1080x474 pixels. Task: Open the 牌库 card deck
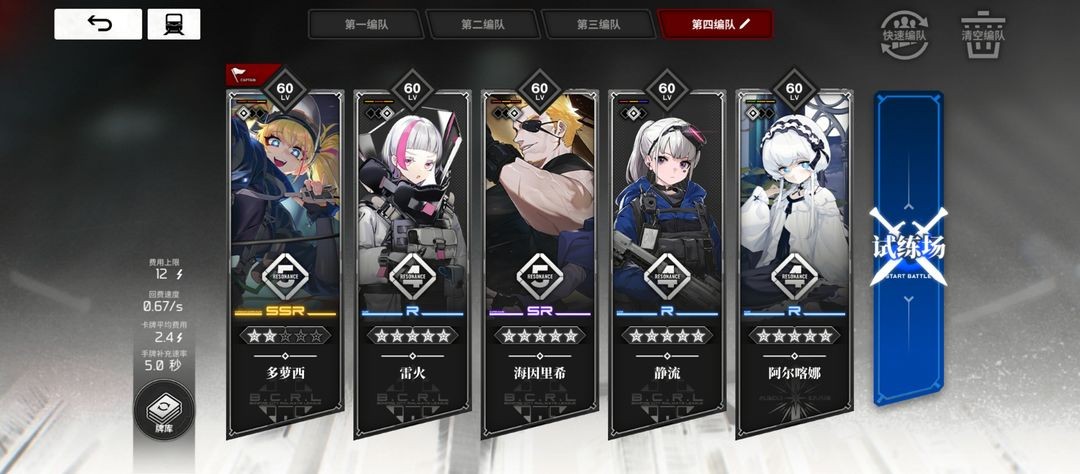click(163, 416)
